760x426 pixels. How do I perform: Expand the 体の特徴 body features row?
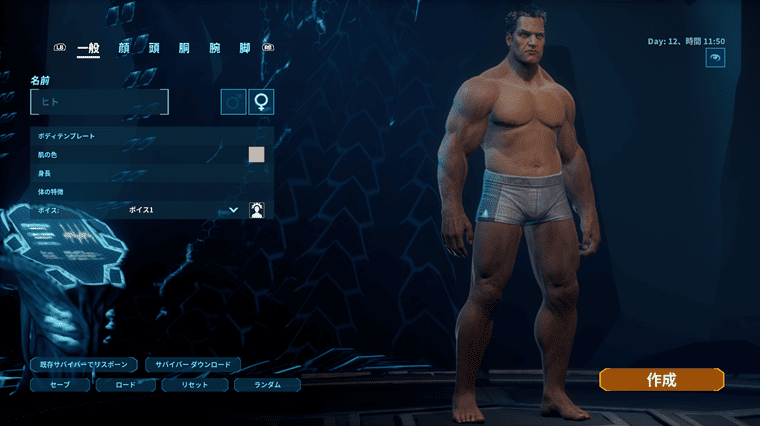pyautogui.click(x=152, y=191)
